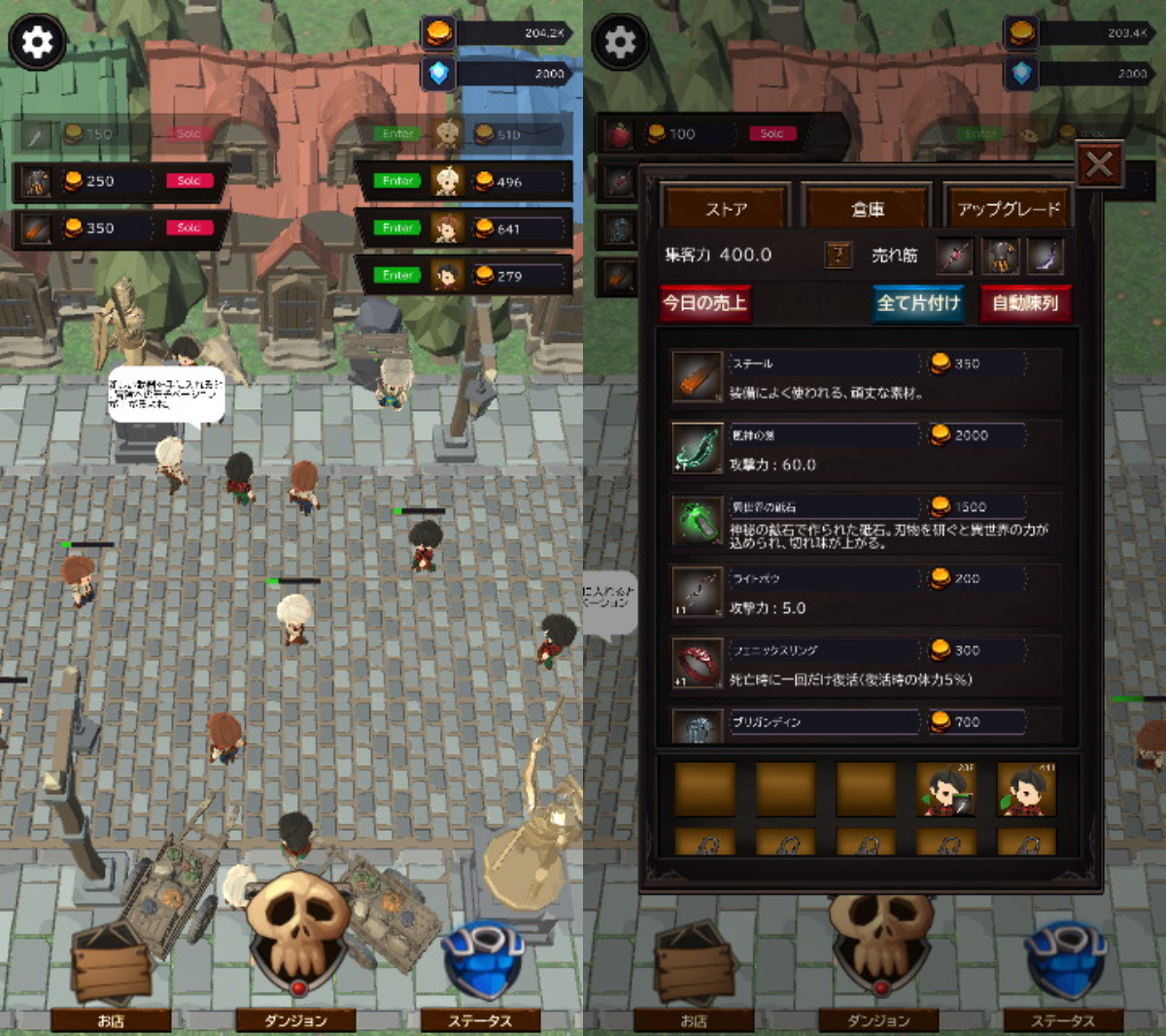Switch to the ストア tab
This screenshot has height=1036, width=1166.
[726, 208]
